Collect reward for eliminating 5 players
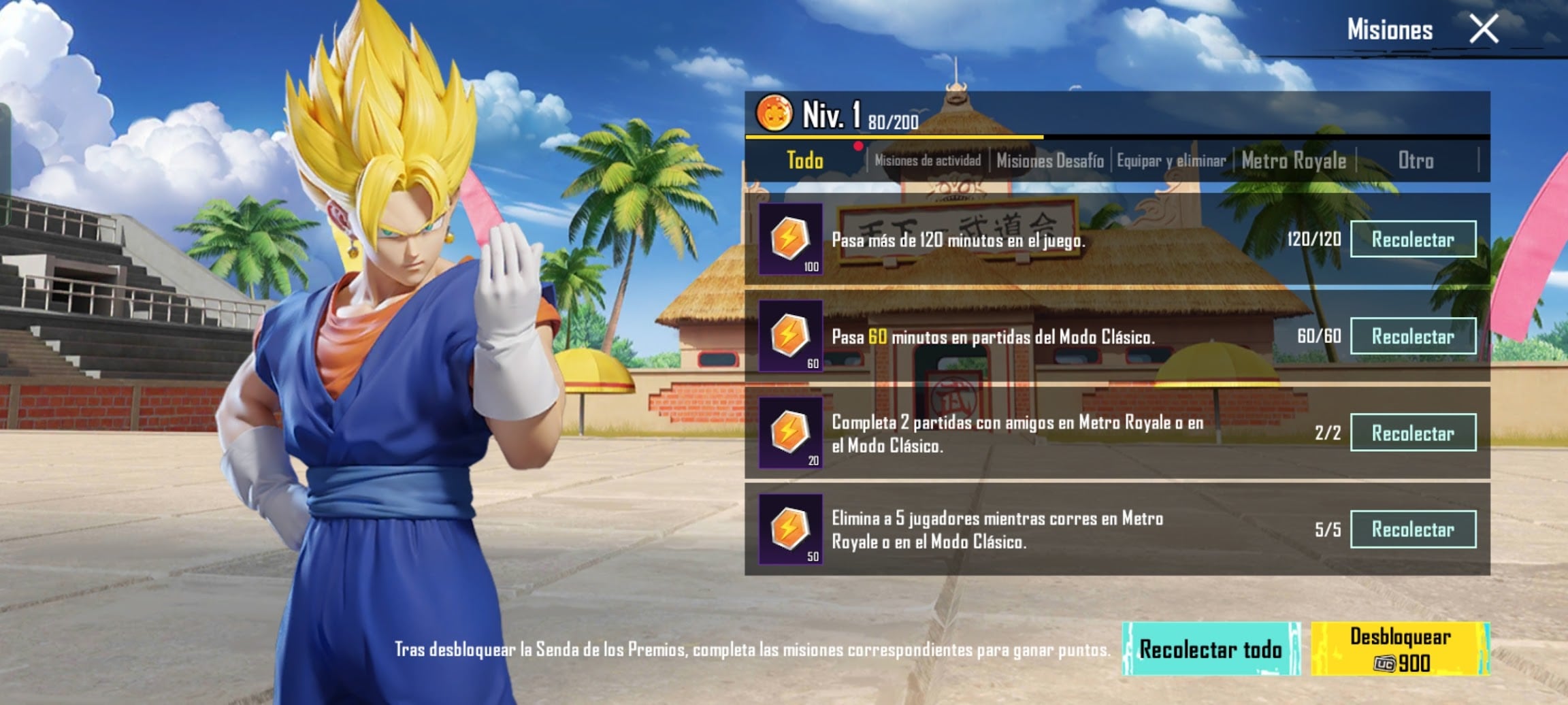1568x705 pixels. pos(1413,529)
